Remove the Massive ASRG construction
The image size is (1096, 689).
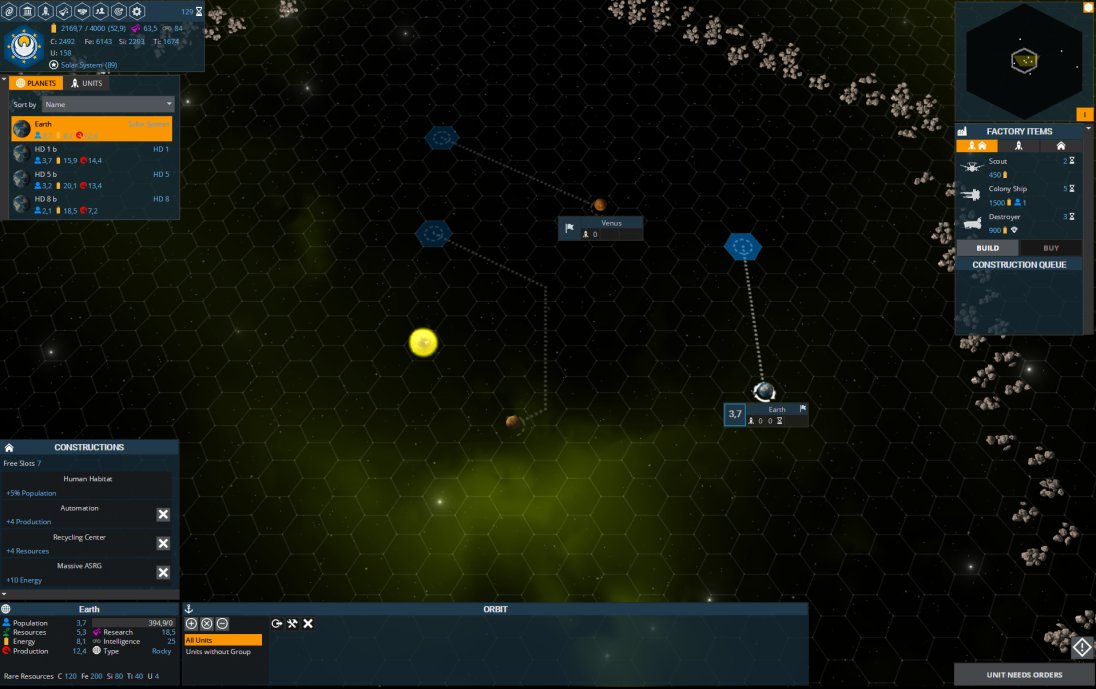point(163,572)
